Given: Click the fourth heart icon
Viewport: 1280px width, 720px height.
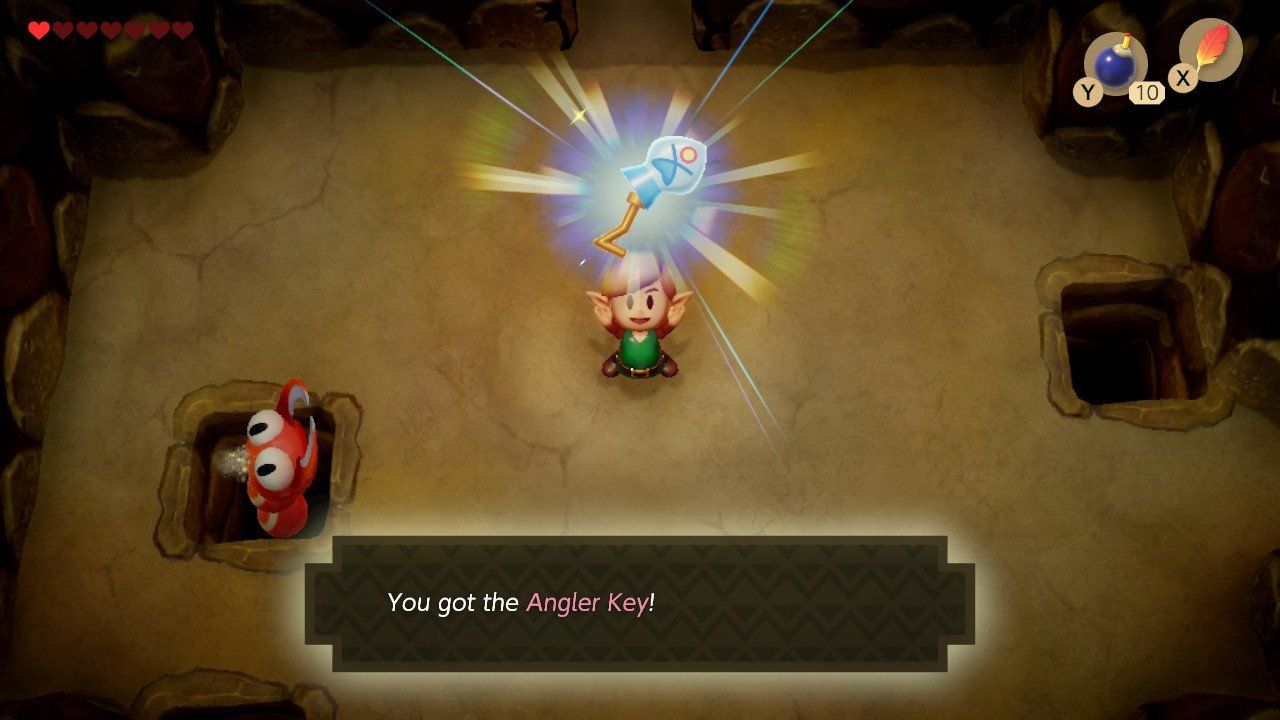Looking at the screenshot, I should click(110, 28).
